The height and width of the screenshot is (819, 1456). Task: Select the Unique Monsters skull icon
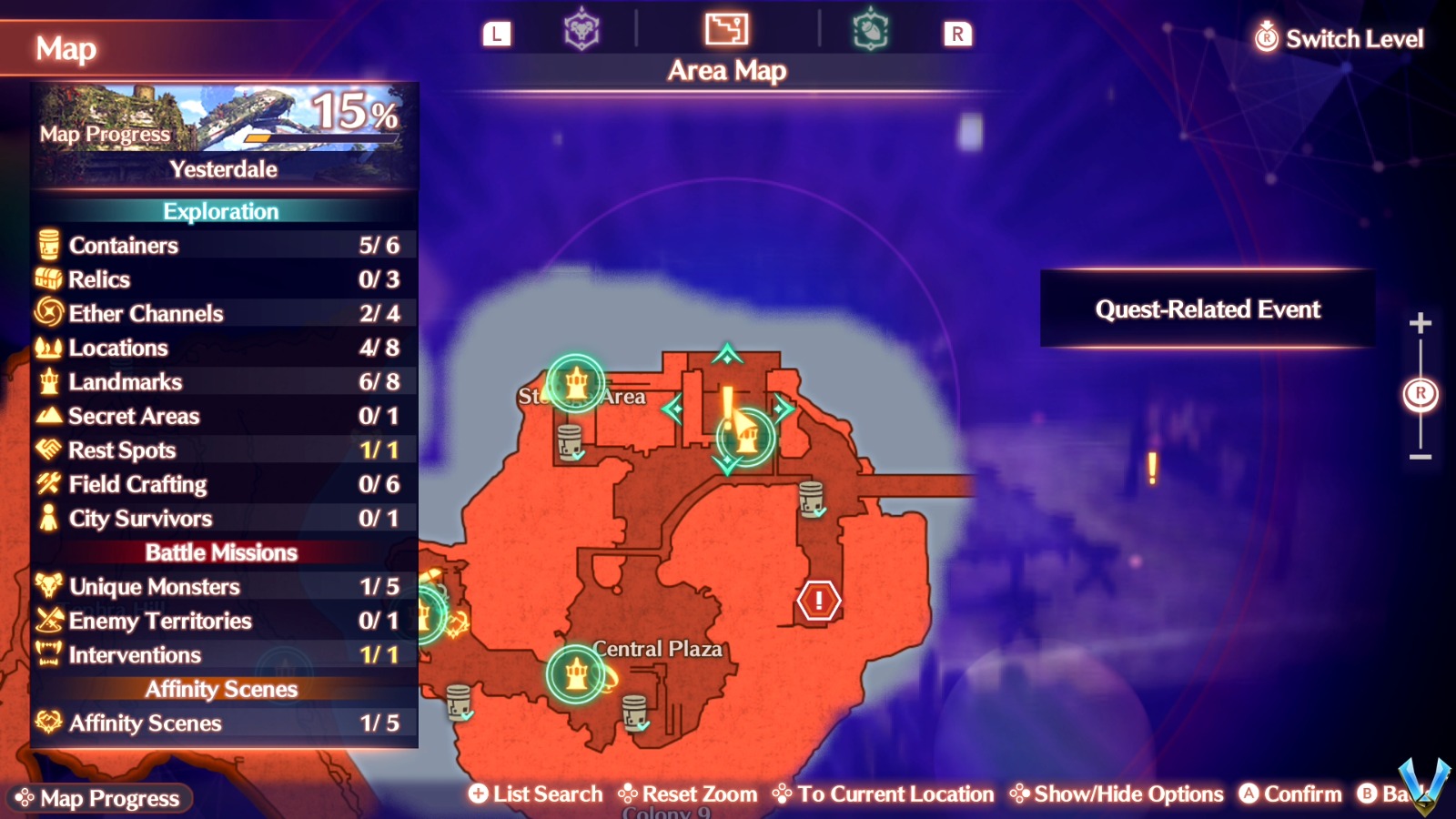[47, 587]
